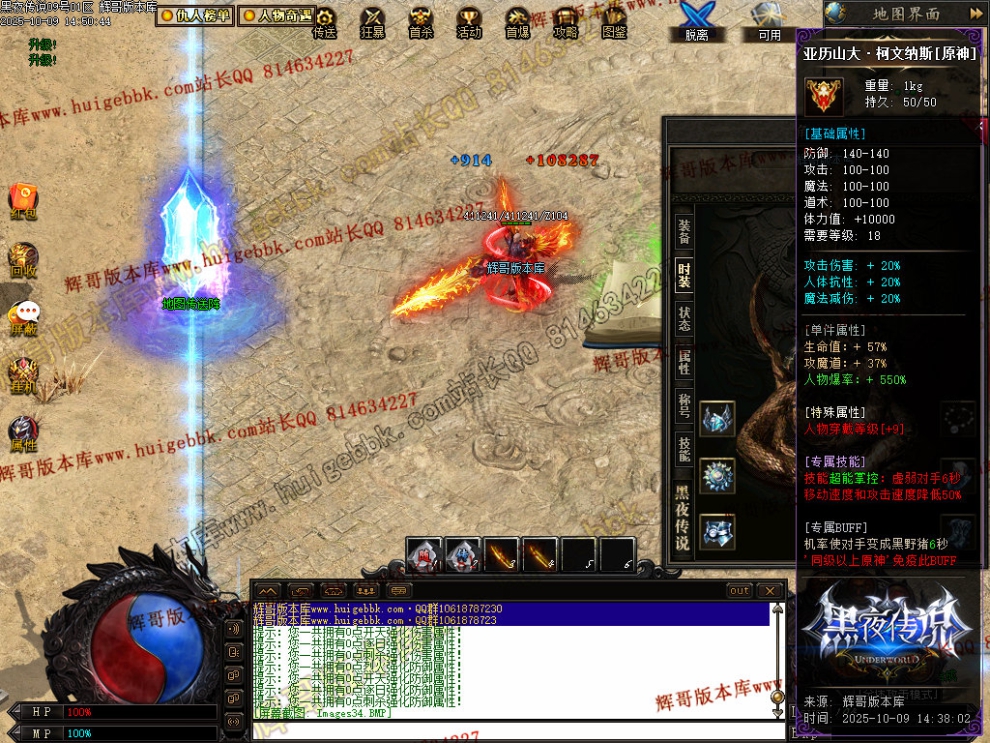Viewport: 990px width, 743px height.
Task: Show the 攻略 guide panel
Action: pyautogui.click(x=566, y=22)
